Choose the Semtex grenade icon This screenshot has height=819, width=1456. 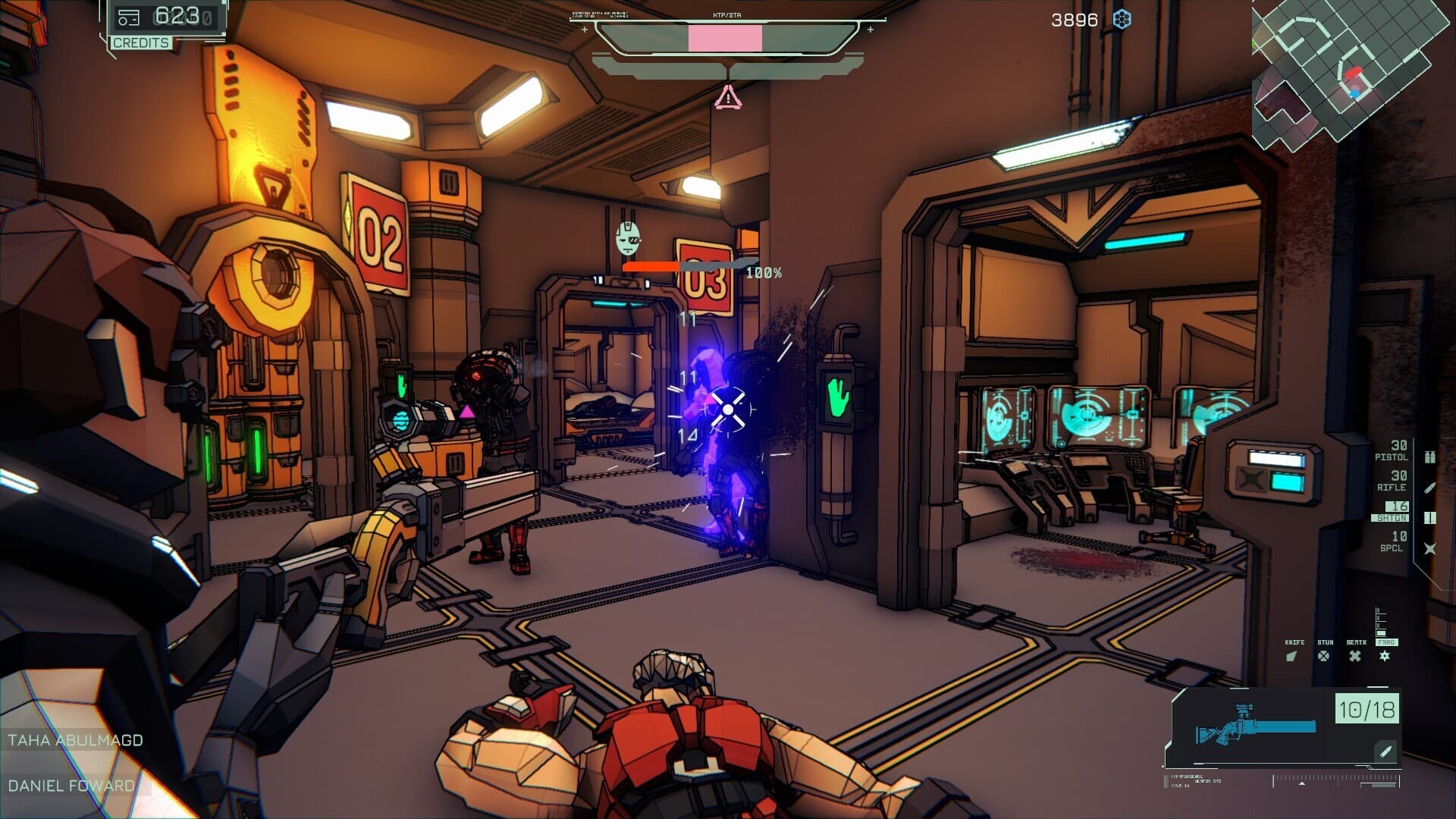click(x=1355, y=656)
